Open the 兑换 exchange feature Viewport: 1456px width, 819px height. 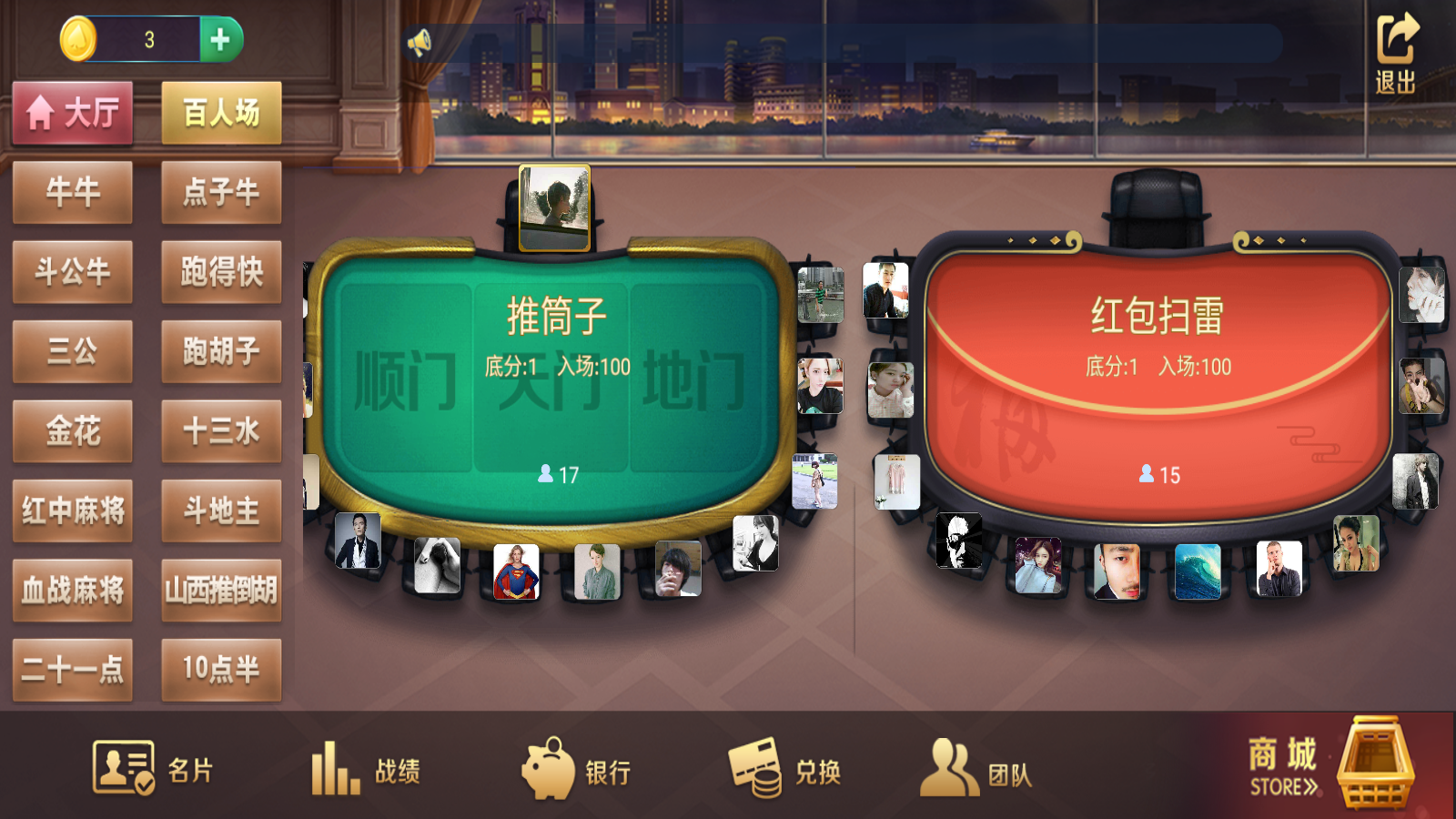(x=787, y=769)
